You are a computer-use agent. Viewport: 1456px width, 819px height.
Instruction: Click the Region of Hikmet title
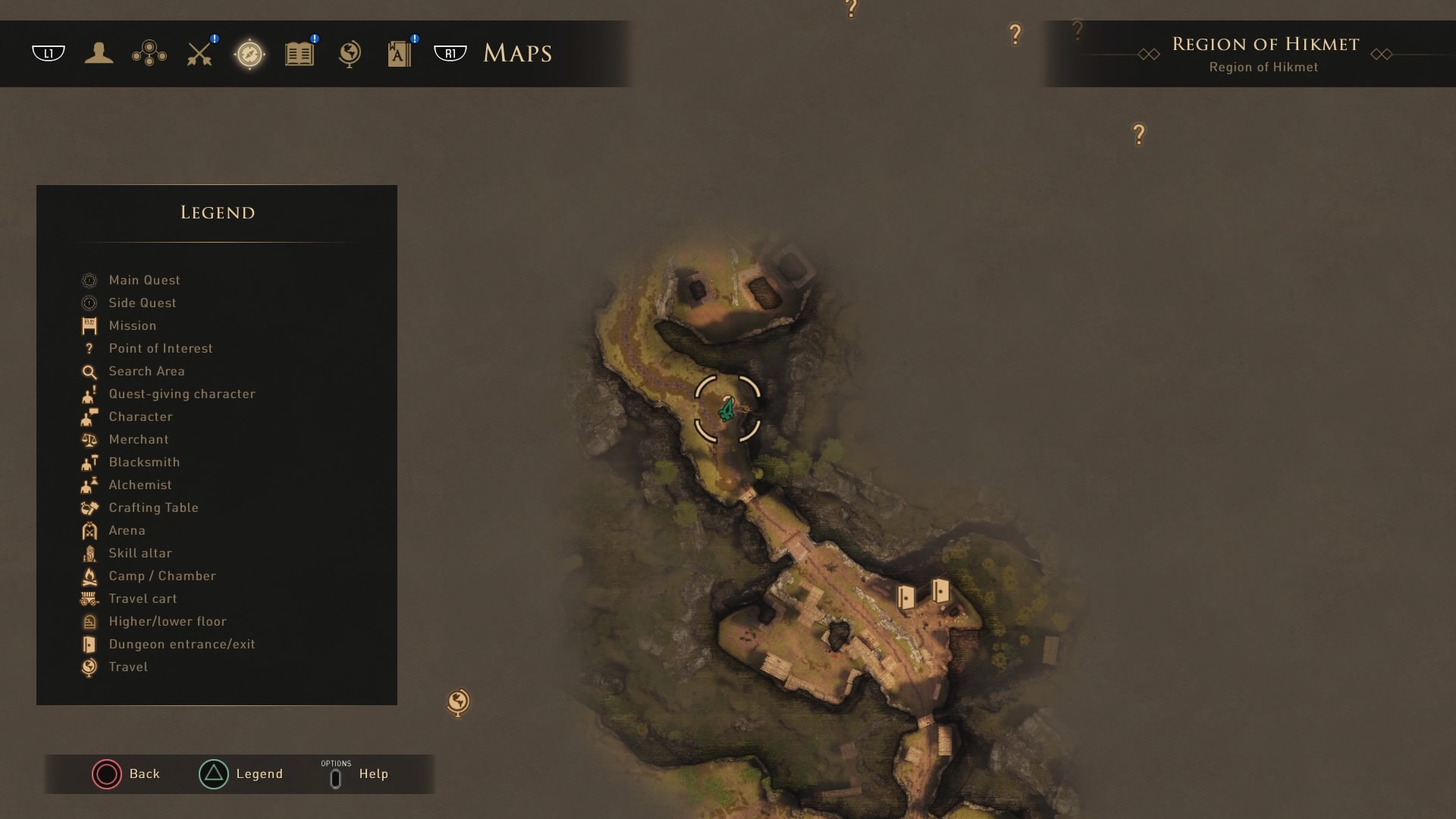tap(1265, 44)
